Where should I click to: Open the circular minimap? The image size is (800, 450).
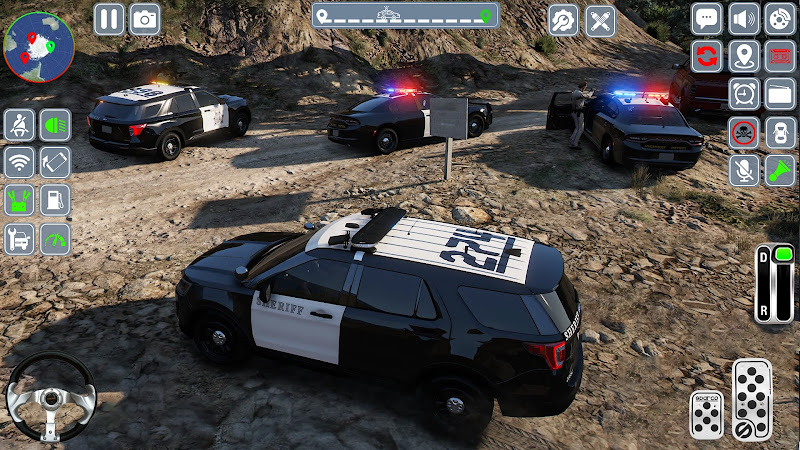coord(39,46)
